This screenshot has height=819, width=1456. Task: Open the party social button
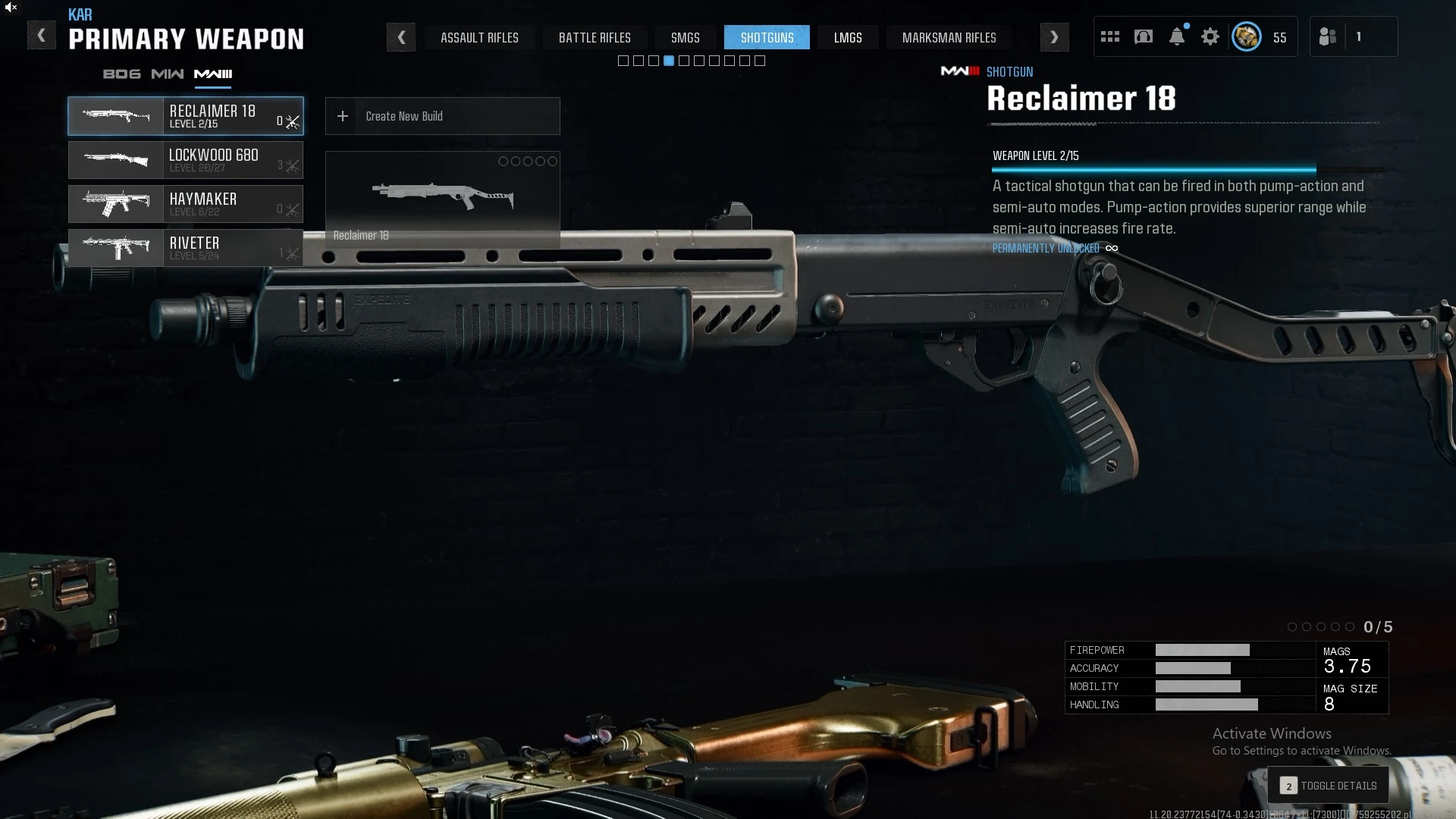pyautogui.click(x=1328, y=36)
